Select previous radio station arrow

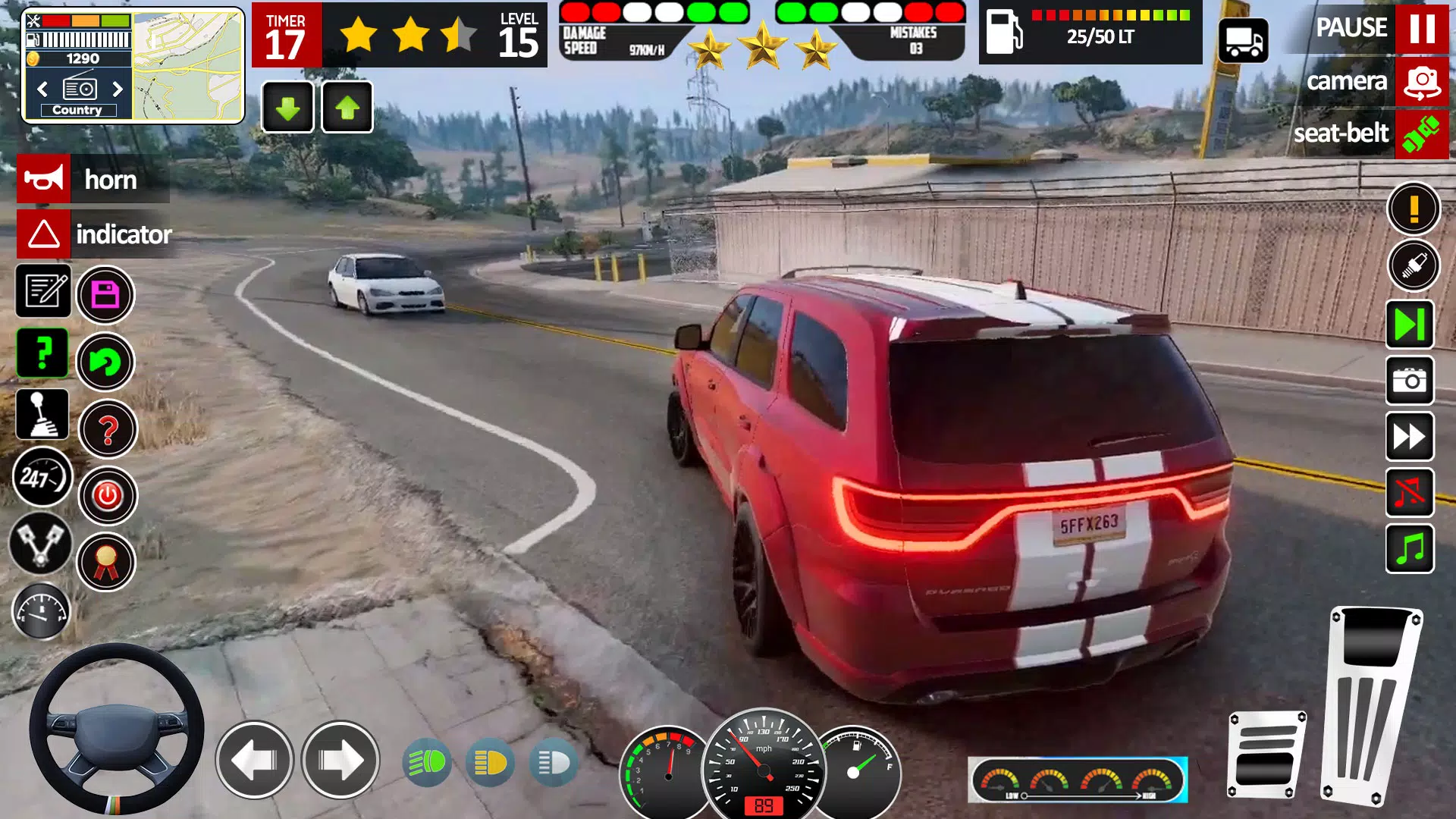coord(42,89)
